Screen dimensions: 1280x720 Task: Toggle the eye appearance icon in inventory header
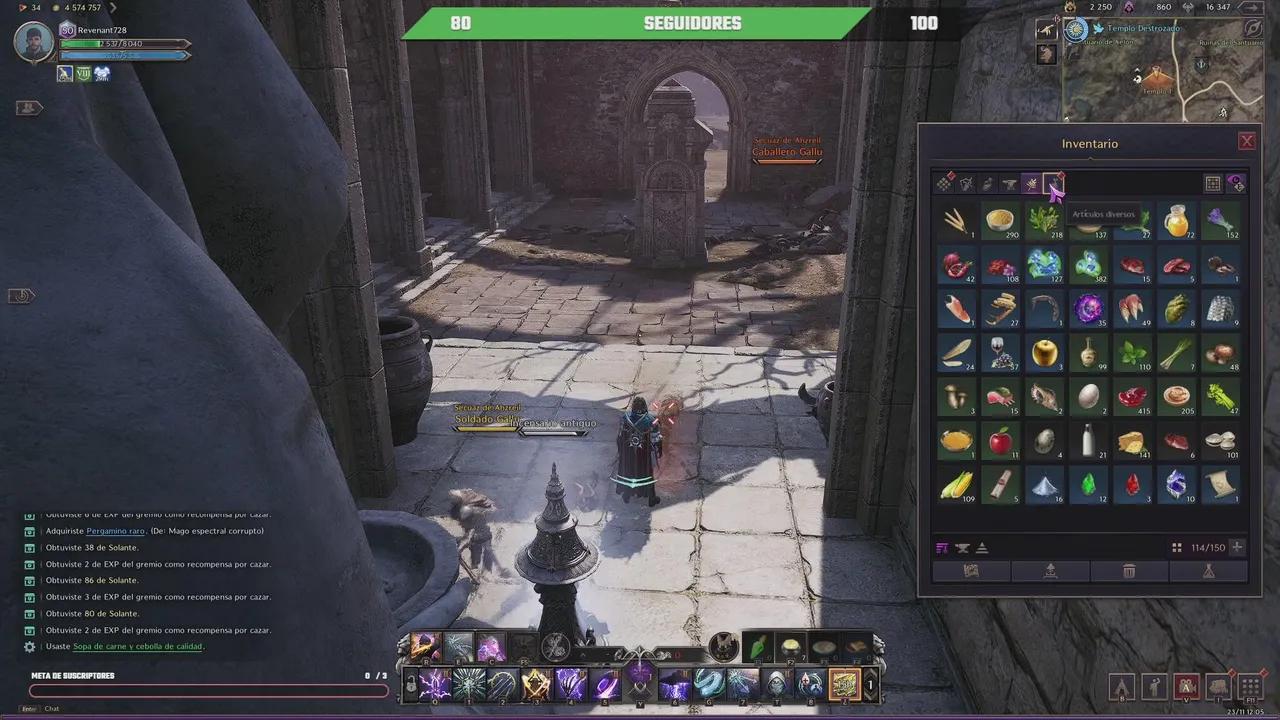[1237, 183]
